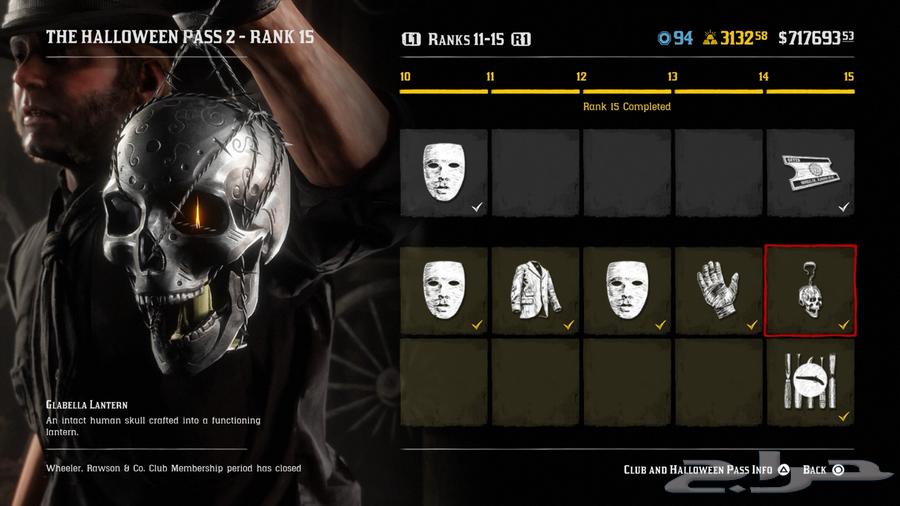Select the weapon and knives reward tile
Image resolution: width=900 pixels, height=506 pixels.
(810, 381)
